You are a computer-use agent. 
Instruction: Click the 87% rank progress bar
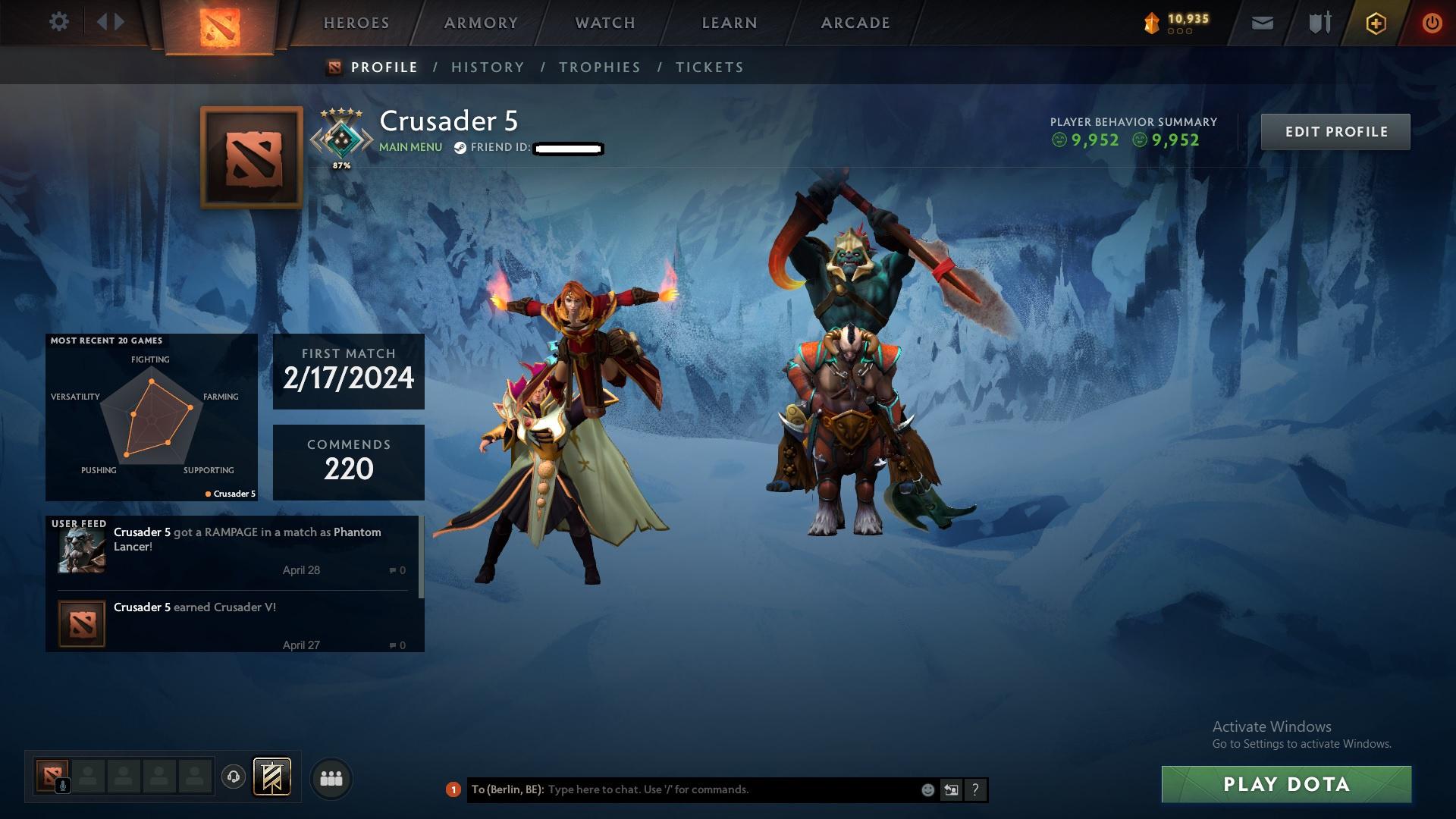coord(342,164)
